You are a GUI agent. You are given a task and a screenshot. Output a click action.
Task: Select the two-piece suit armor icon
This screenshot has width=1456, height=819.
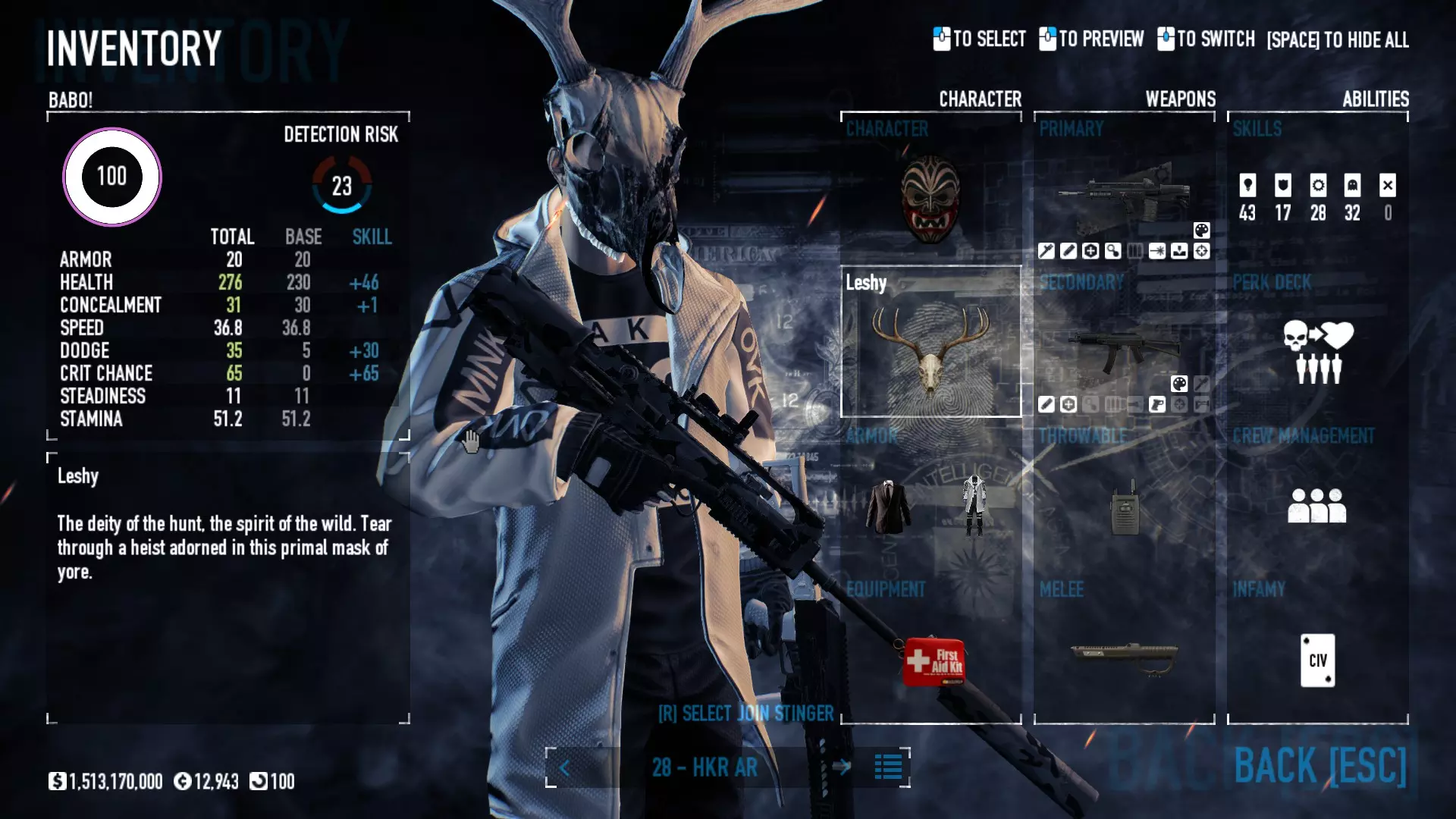888,507
